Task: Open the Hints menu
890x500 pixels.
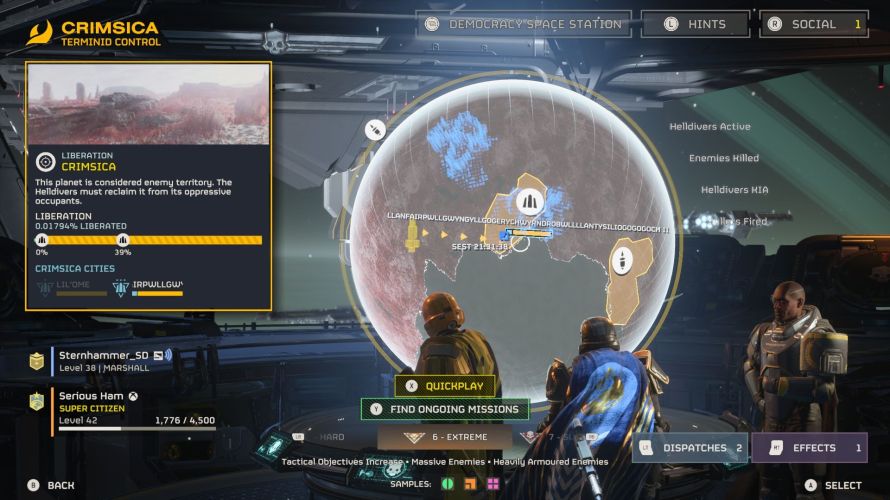Action: coord(696,24)
